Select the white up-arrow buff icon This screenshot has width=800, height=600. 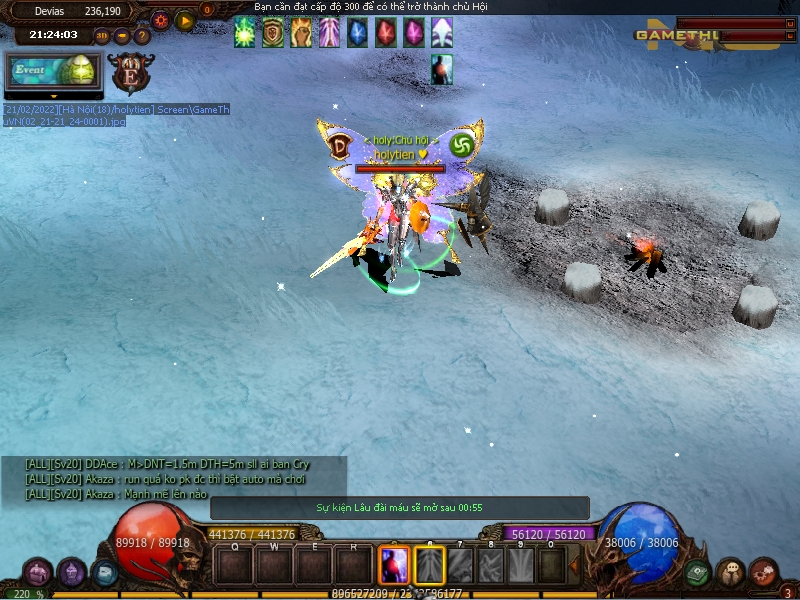click(441, 34)
